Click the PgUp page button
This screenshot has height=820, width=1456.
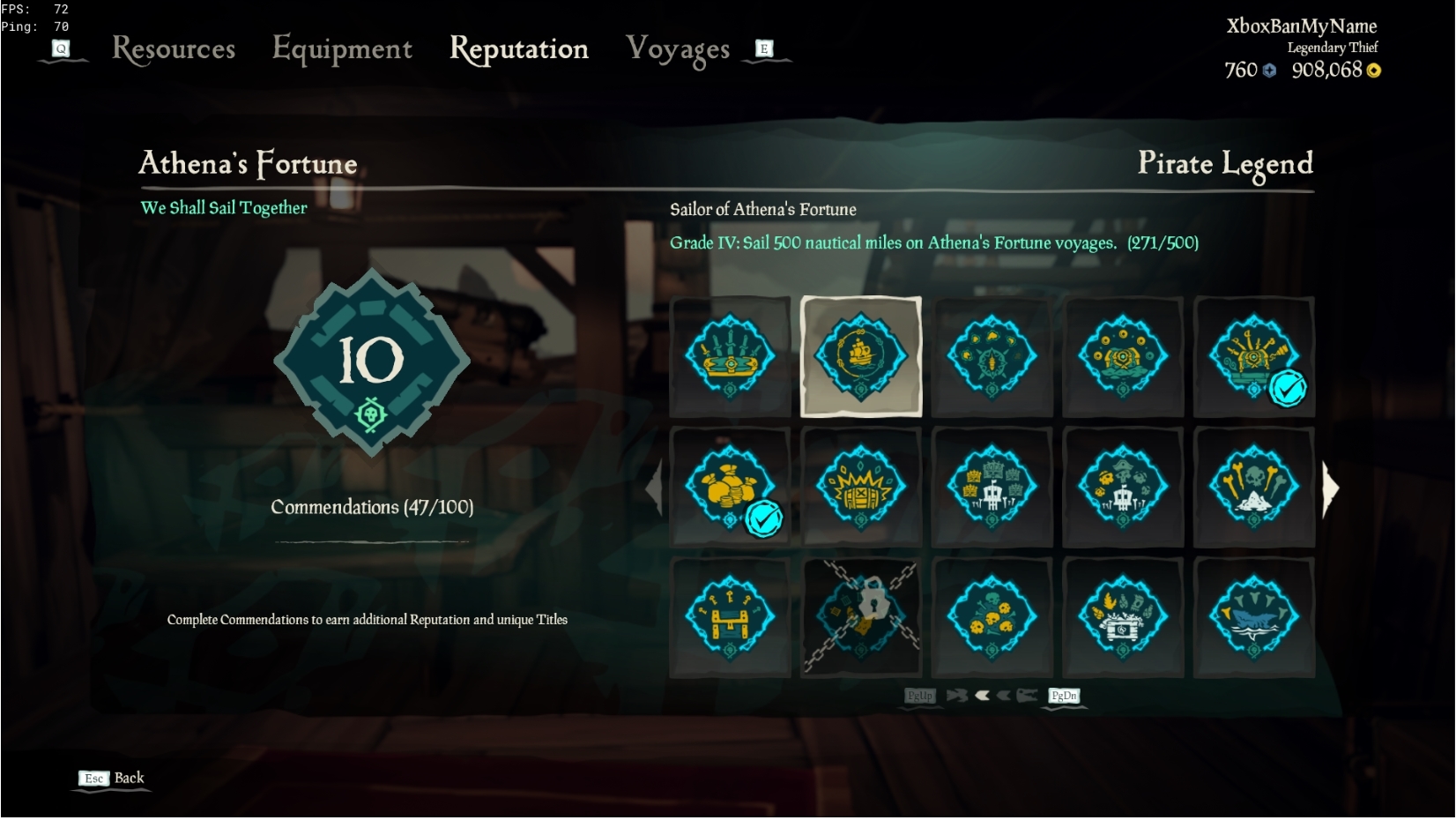pos(921,697)
